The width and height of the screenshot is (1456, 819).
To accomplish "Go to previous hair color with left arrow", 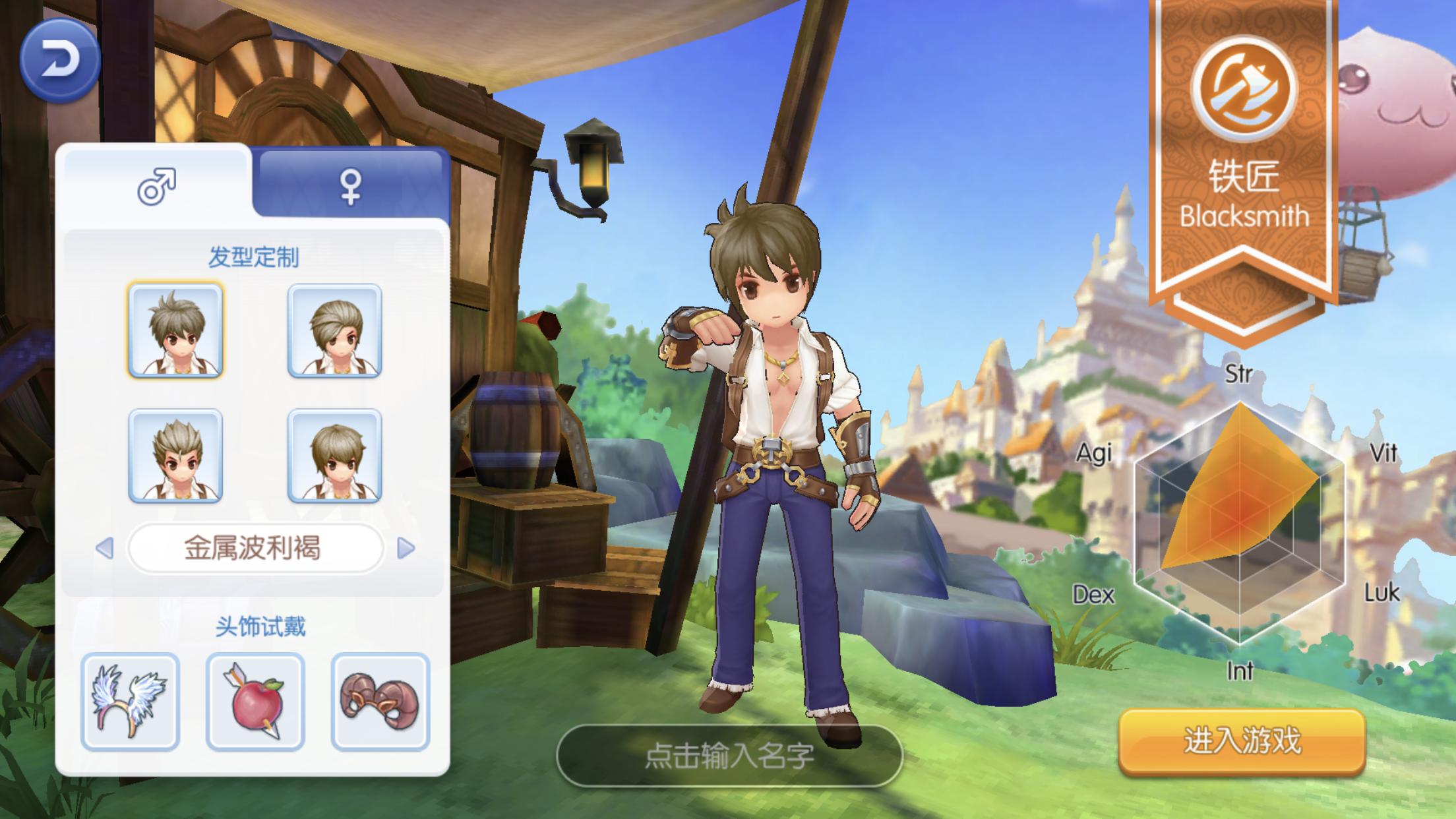I will coord(105,548).
